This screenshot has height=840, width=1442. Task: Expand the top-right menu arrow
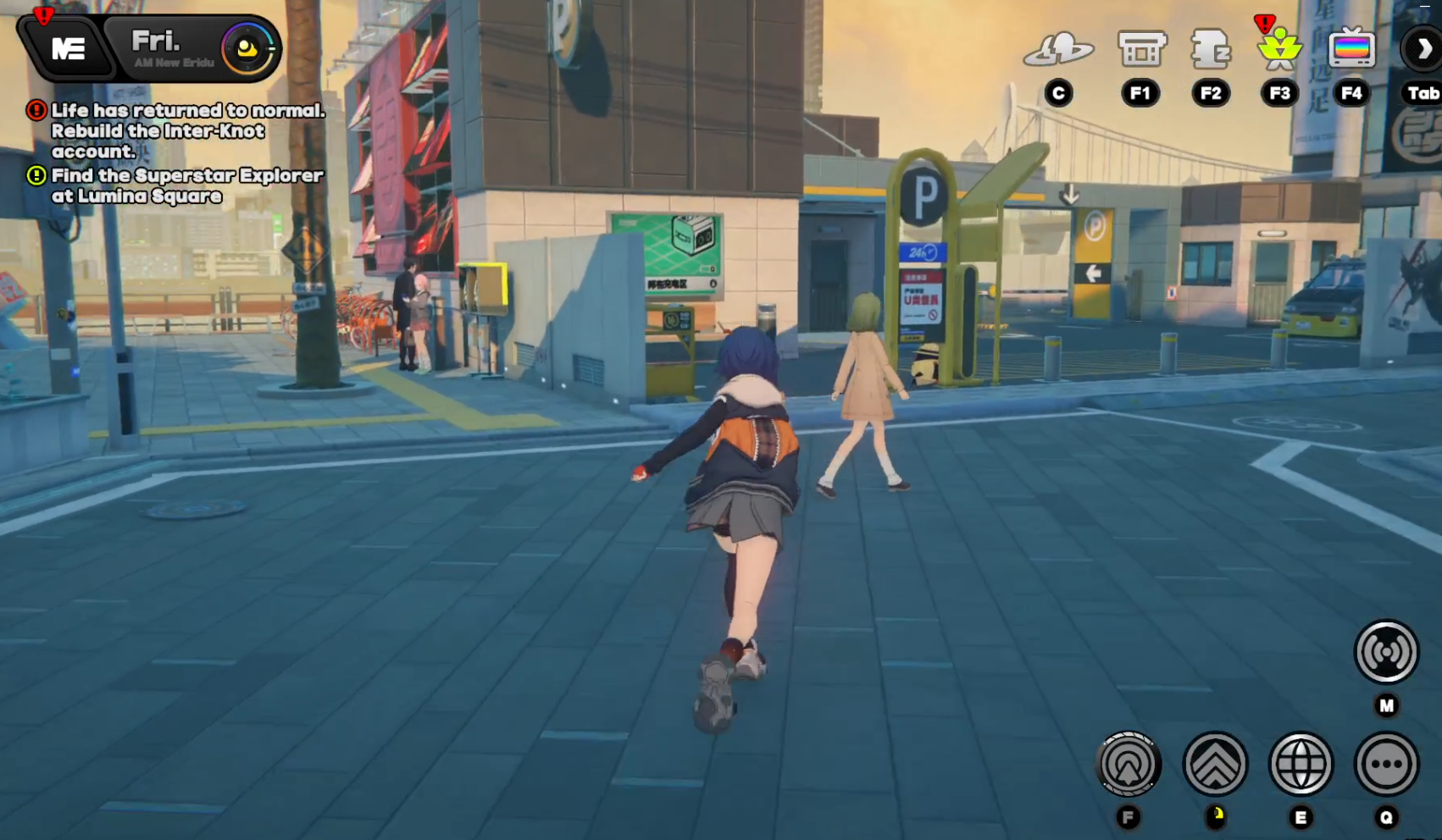(1423, 49)
